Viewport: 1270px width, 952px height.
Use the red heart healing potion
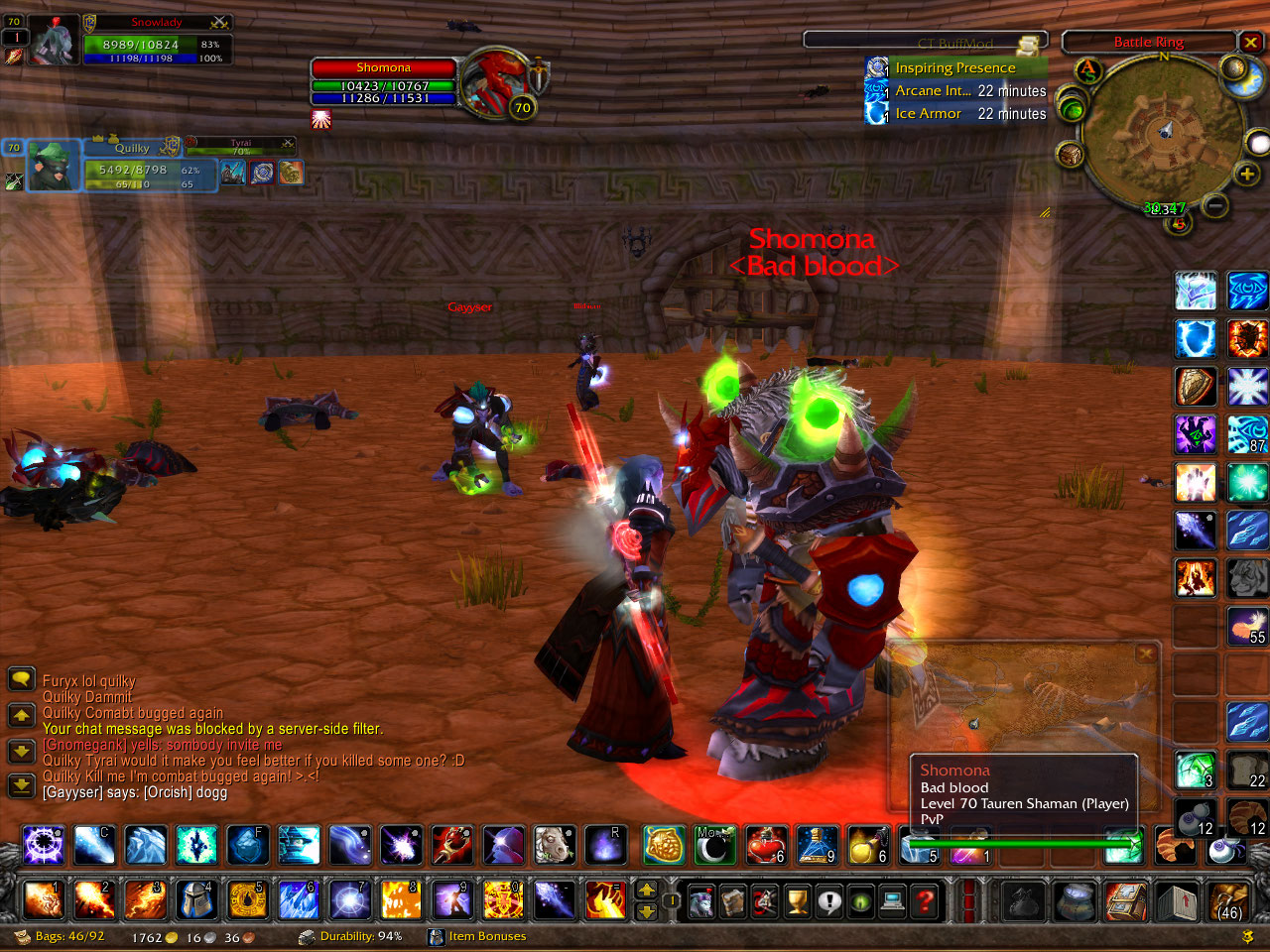click(765, 845)
